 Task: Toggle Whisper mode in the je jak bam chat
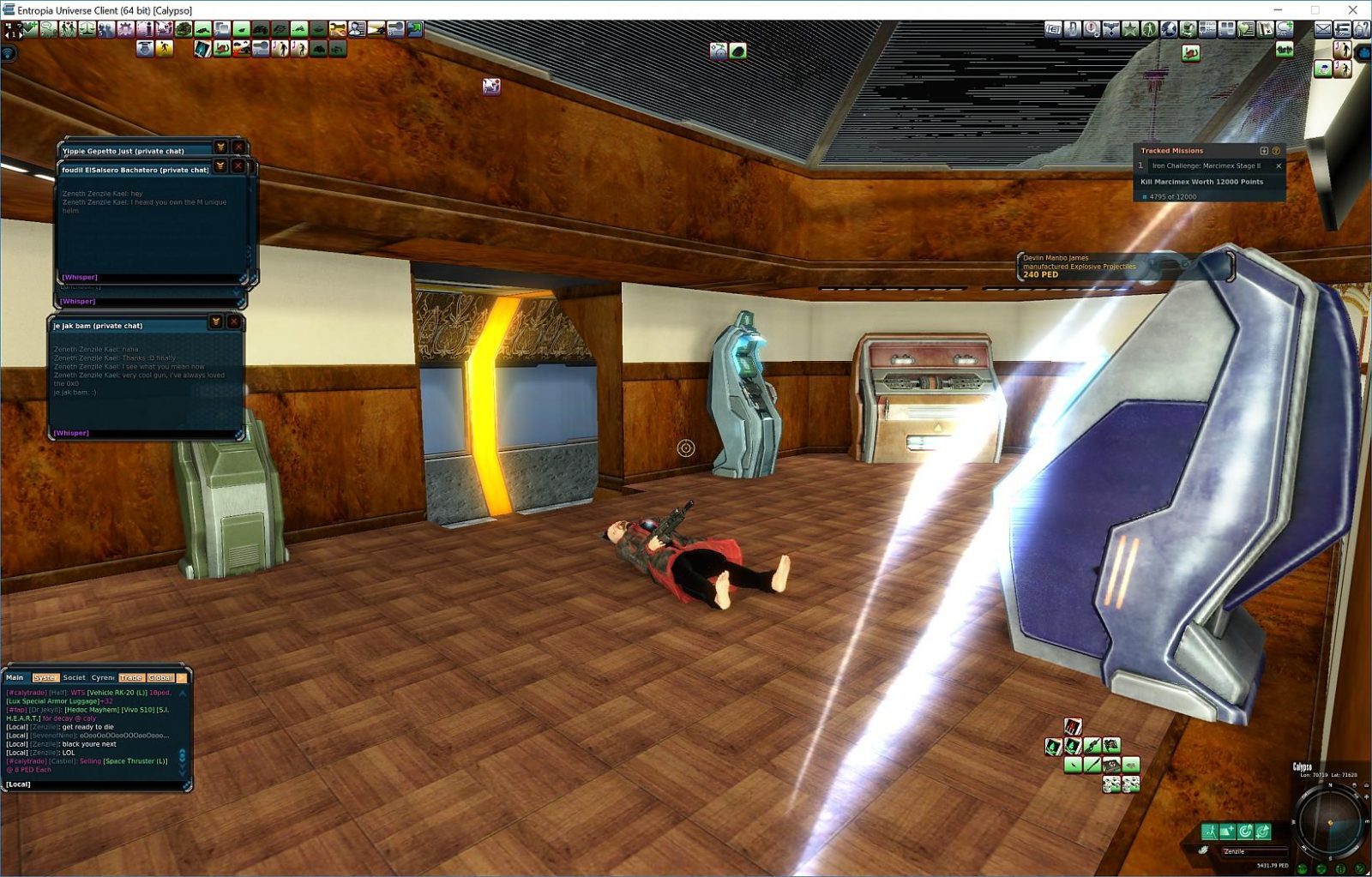point(73,433)
